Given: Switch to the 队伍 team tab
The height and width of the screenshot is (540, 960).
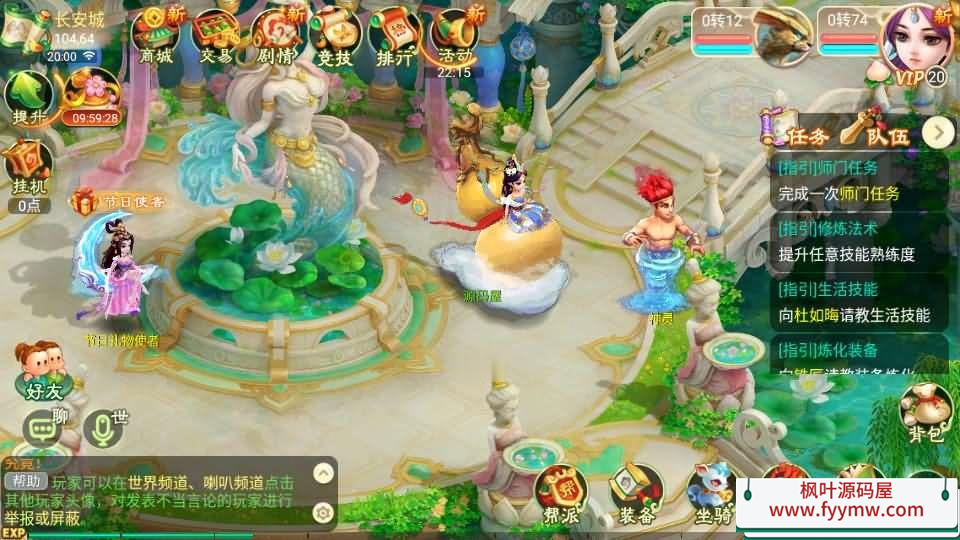Looking at the screenshot, I should [x=874, y=132].
